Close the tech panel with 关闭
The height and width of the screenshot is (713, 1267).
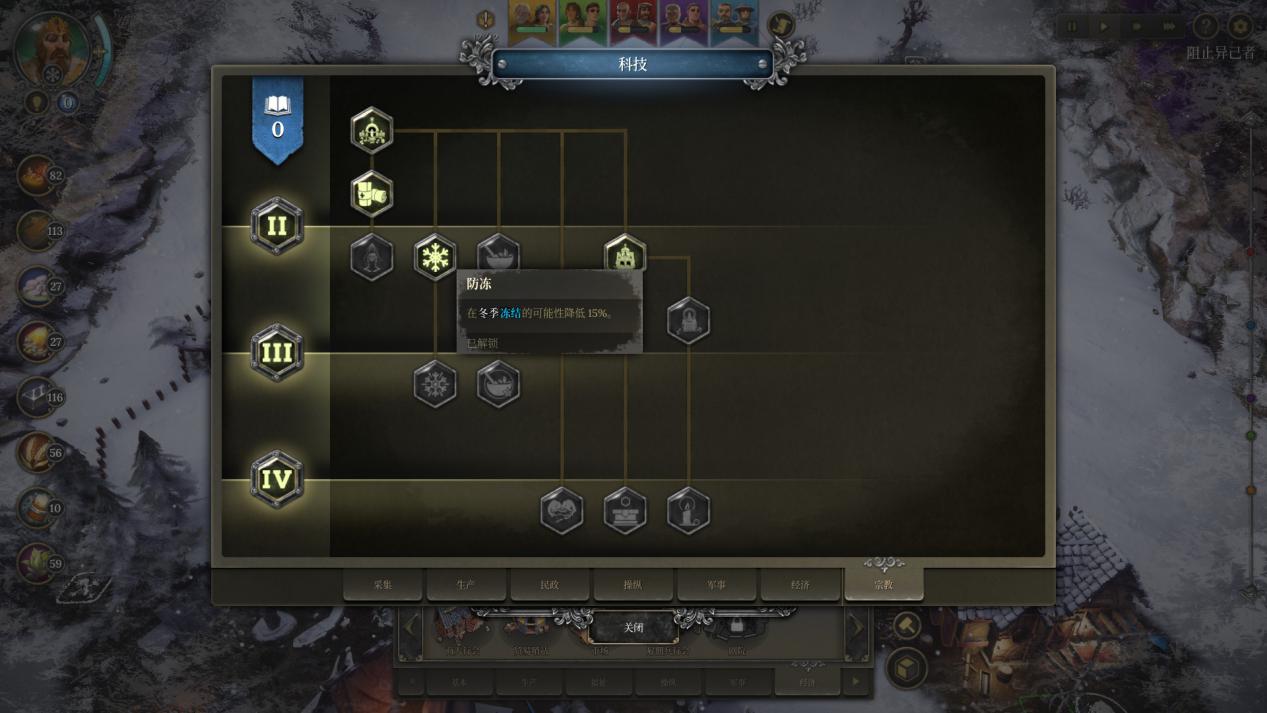(x=633, y=627)
